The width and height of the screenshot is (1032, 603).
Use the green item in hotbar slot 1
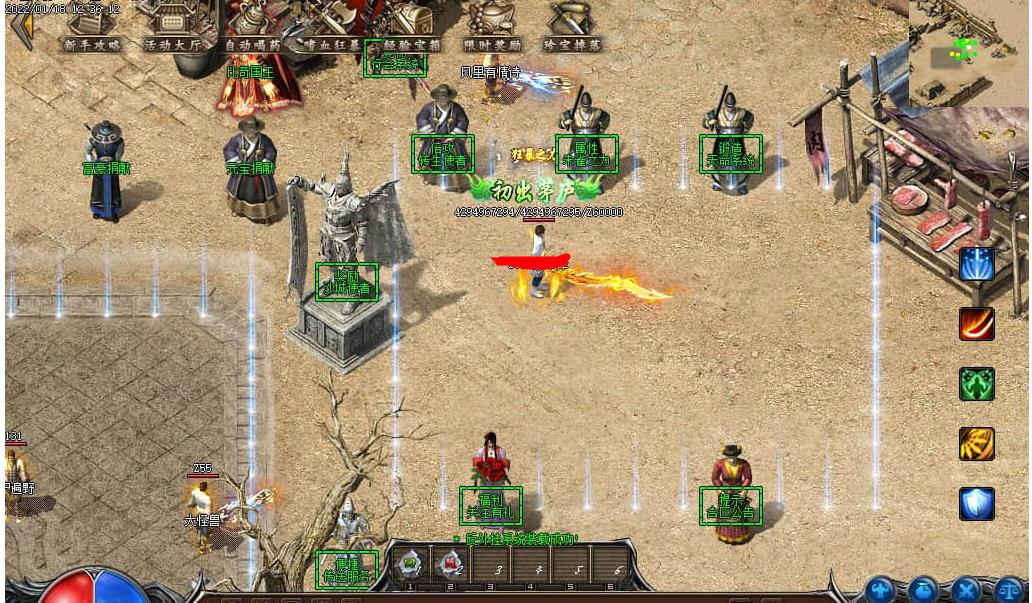[410, 563]
